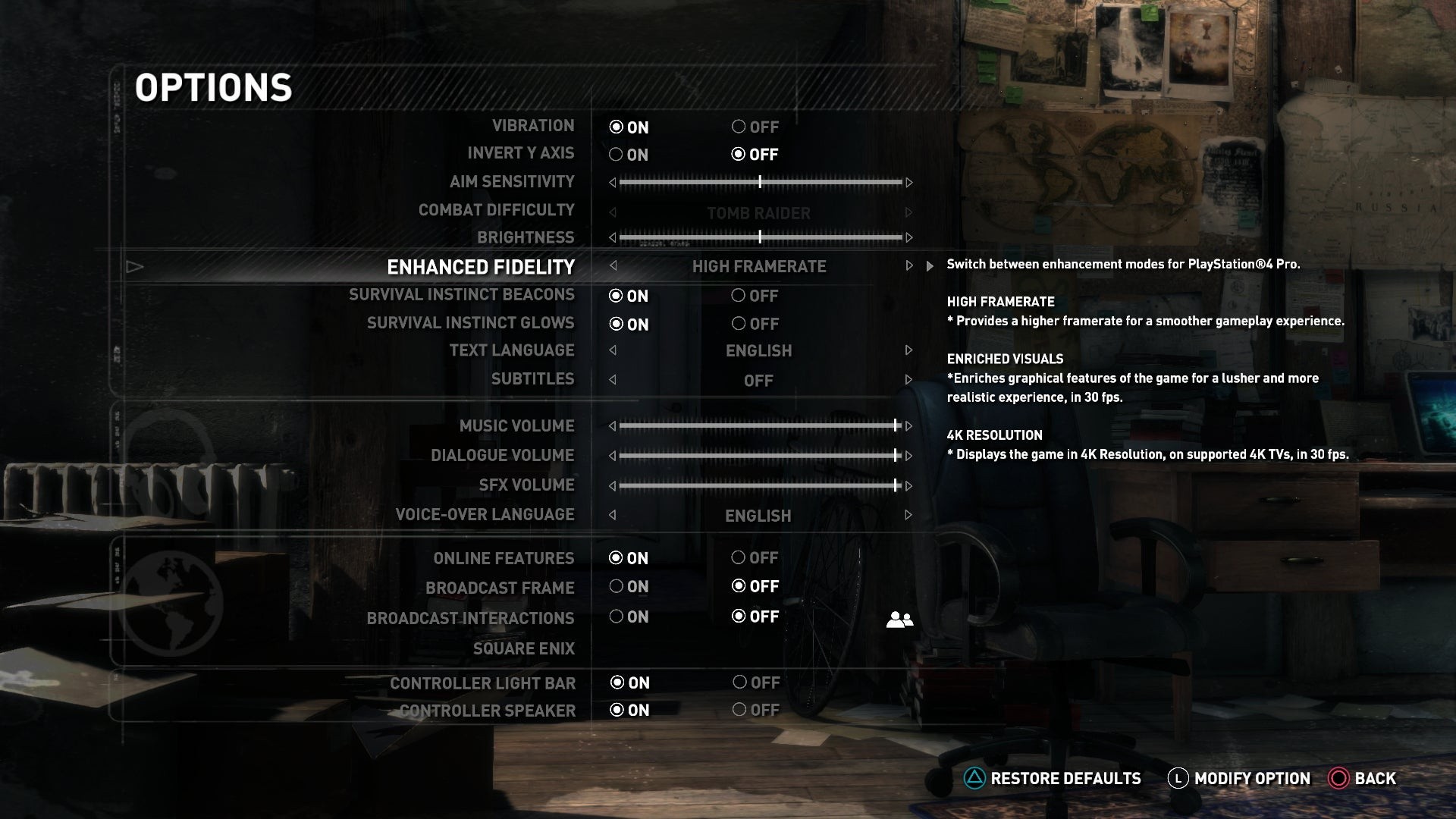Adjust the Aim Sensitivity slider

click(760, 183)
